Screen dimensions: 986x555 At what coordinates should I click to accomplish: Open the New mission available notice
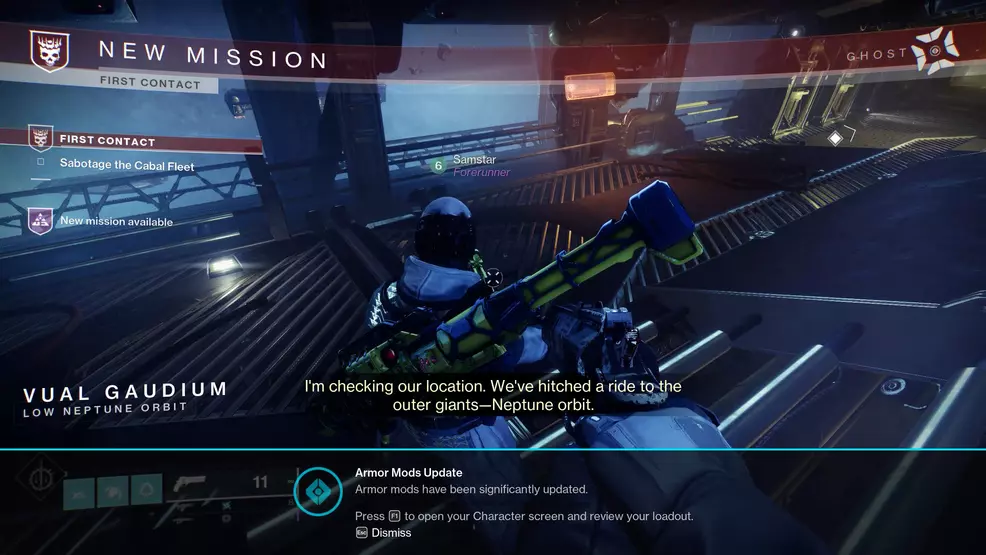click(x=116, y=221)
